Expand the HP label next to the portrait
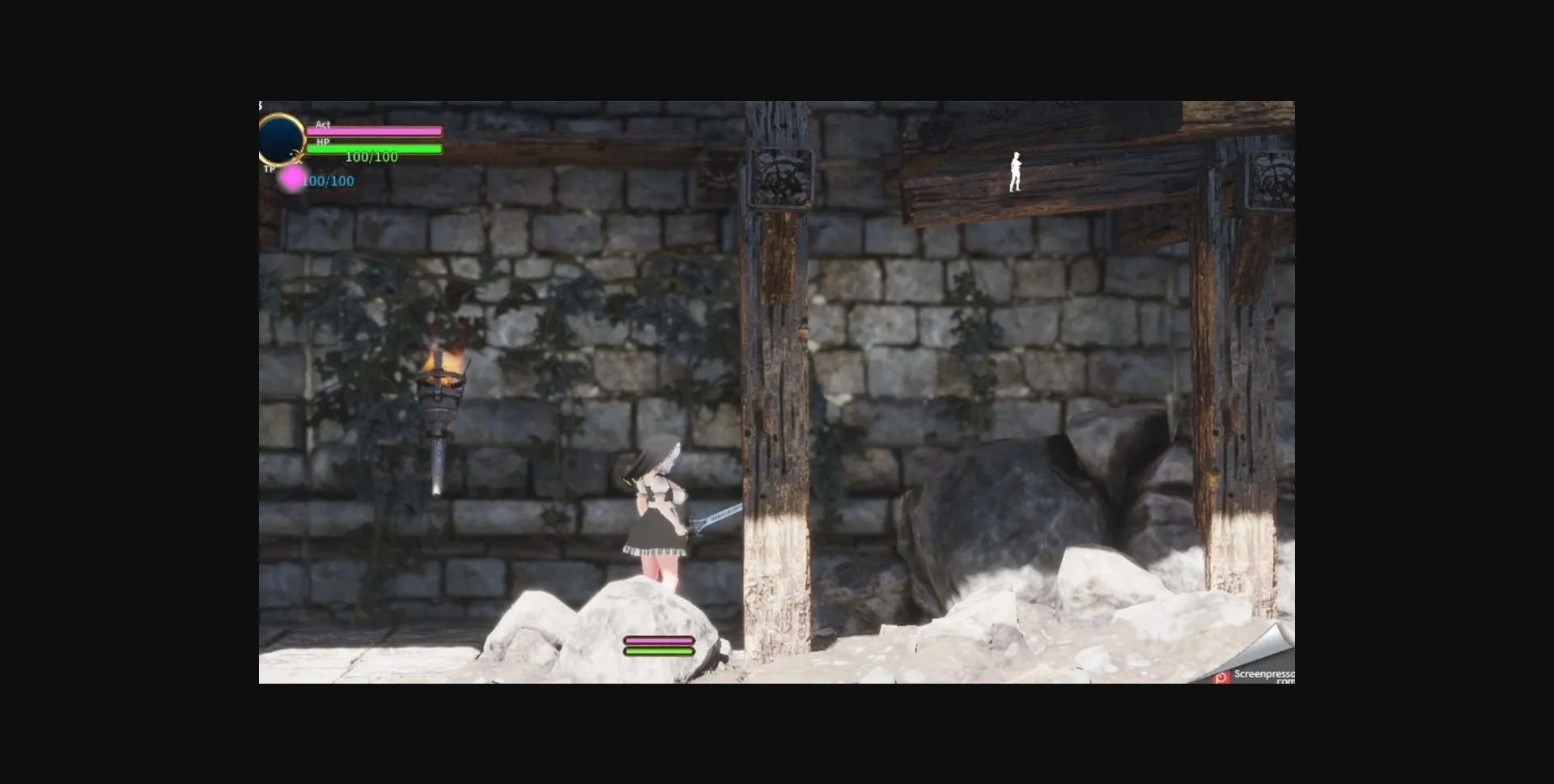Viewport: 1554px width, 784px height. (323, 142)
